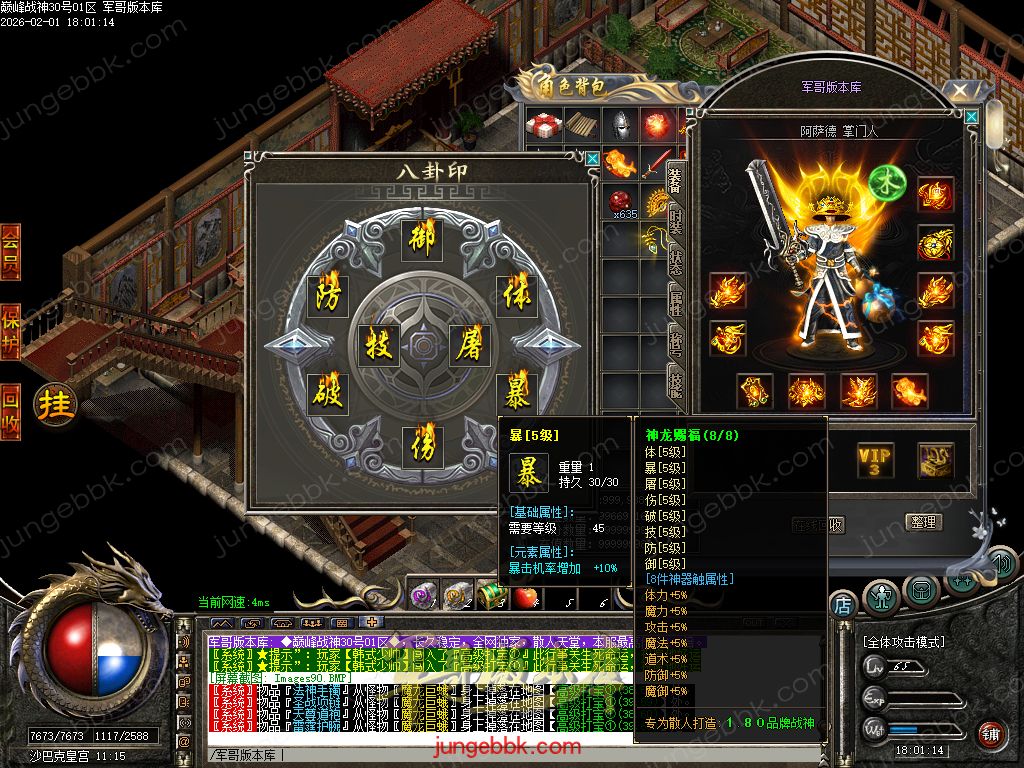Screen dimensions: 1024x768
Task: Pick the 破 seal slot
Action: coord(327,392)
